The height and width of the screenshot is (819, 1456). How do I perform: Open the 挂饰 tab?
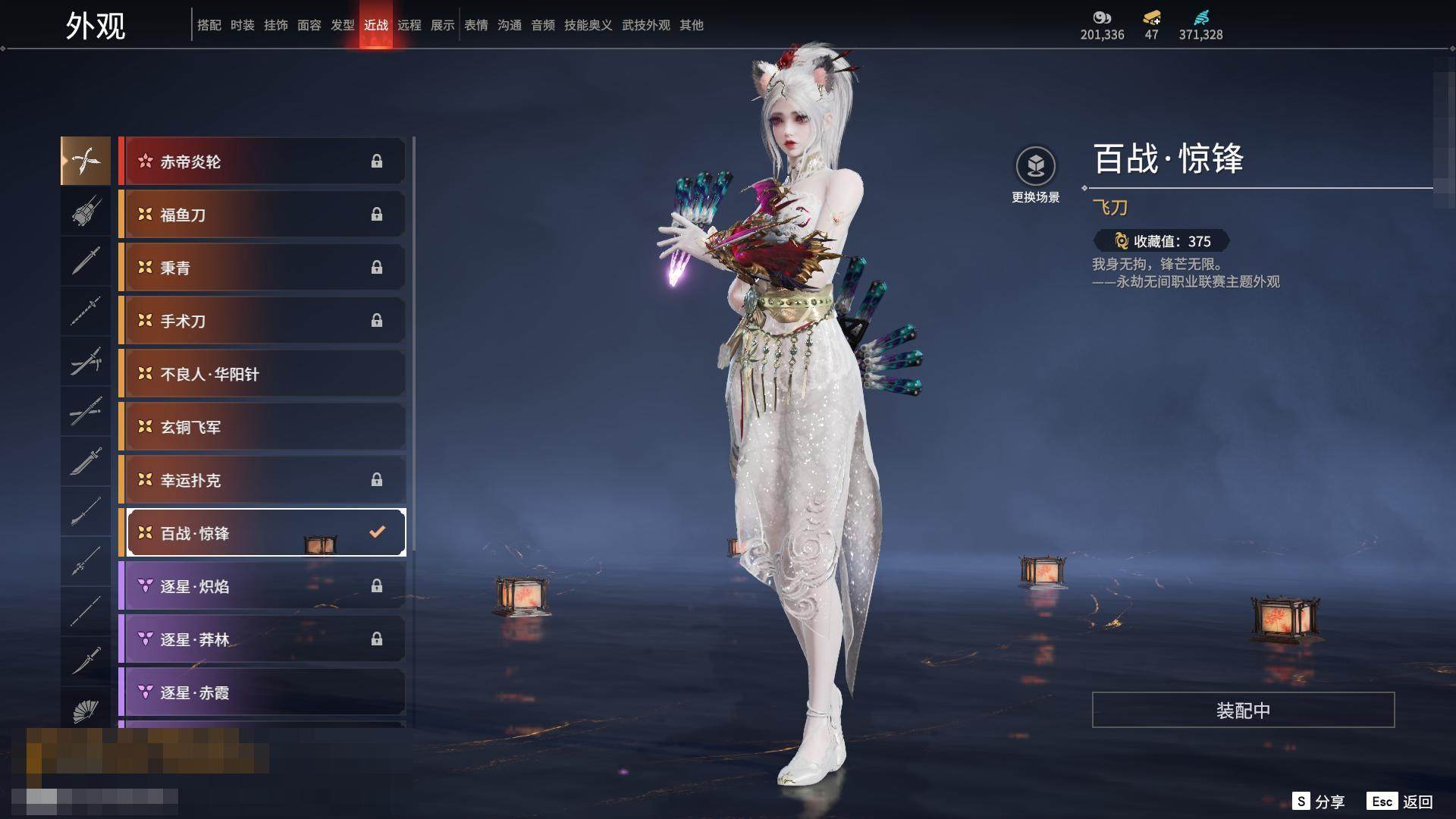point(276,25)
